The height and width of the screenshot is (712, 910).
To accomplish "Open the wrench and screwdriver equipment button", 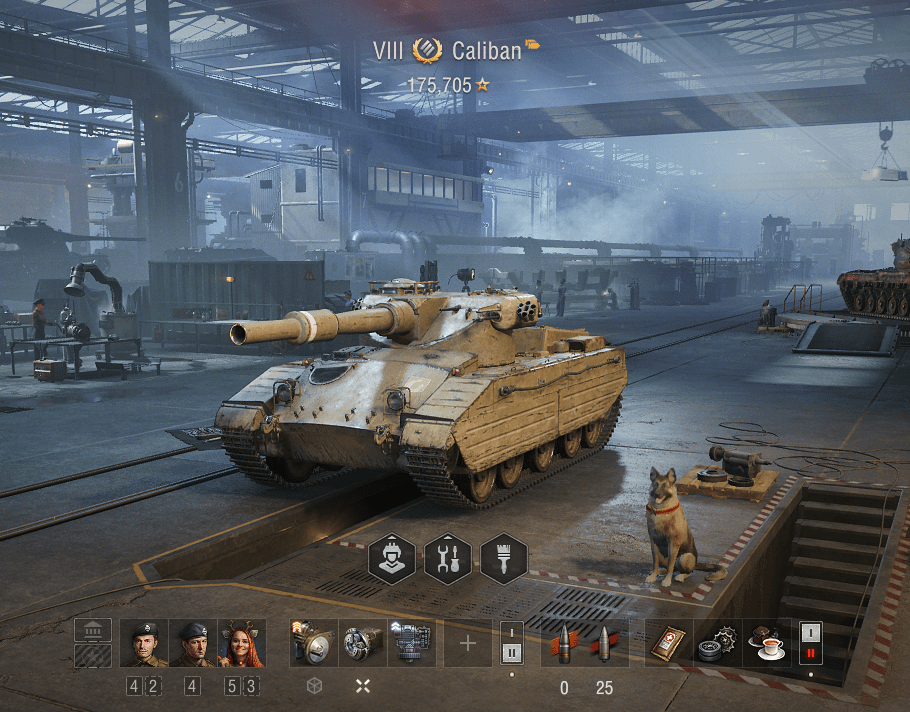I will coord(448,558).
